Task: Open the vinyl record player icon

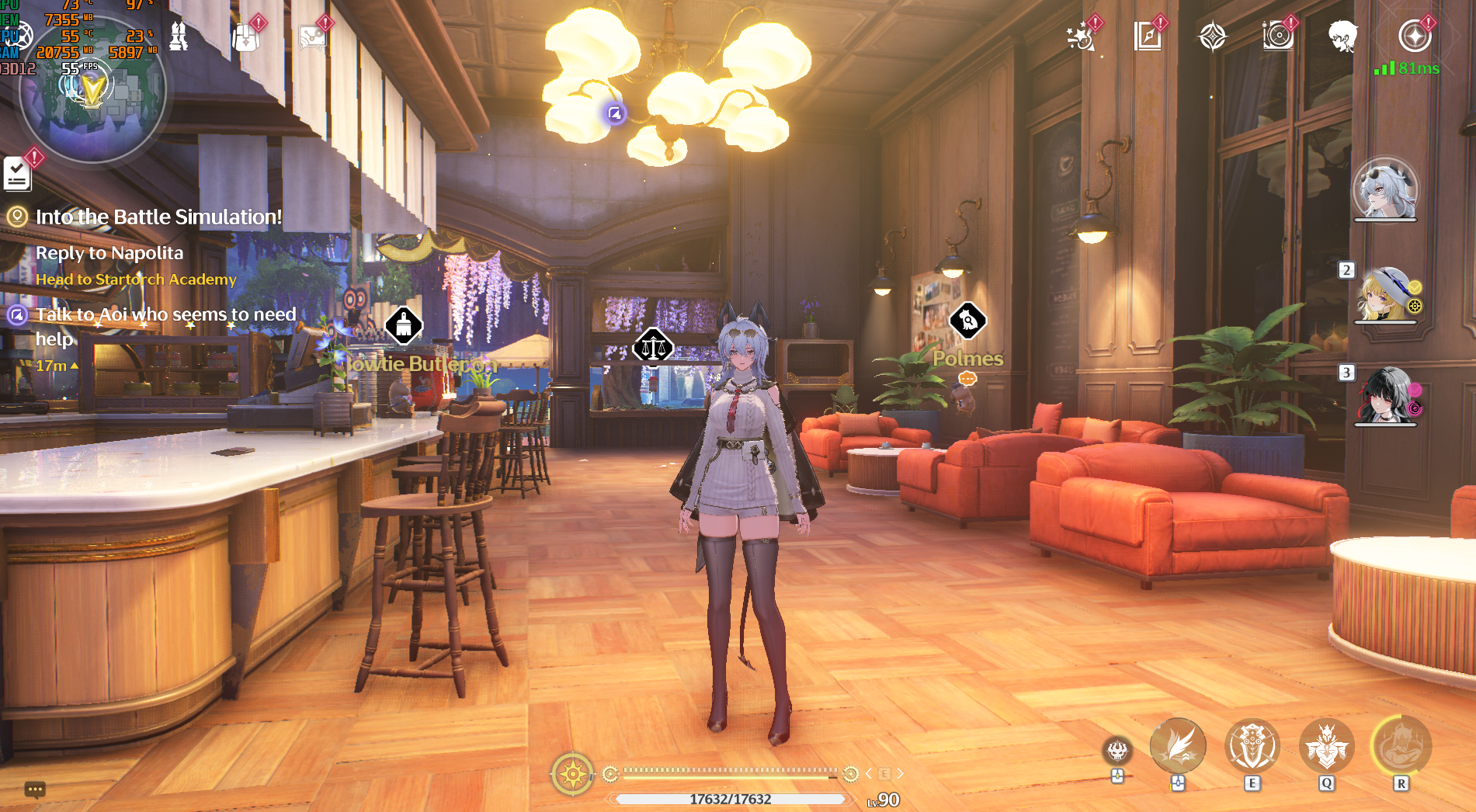Action: 1277,36
